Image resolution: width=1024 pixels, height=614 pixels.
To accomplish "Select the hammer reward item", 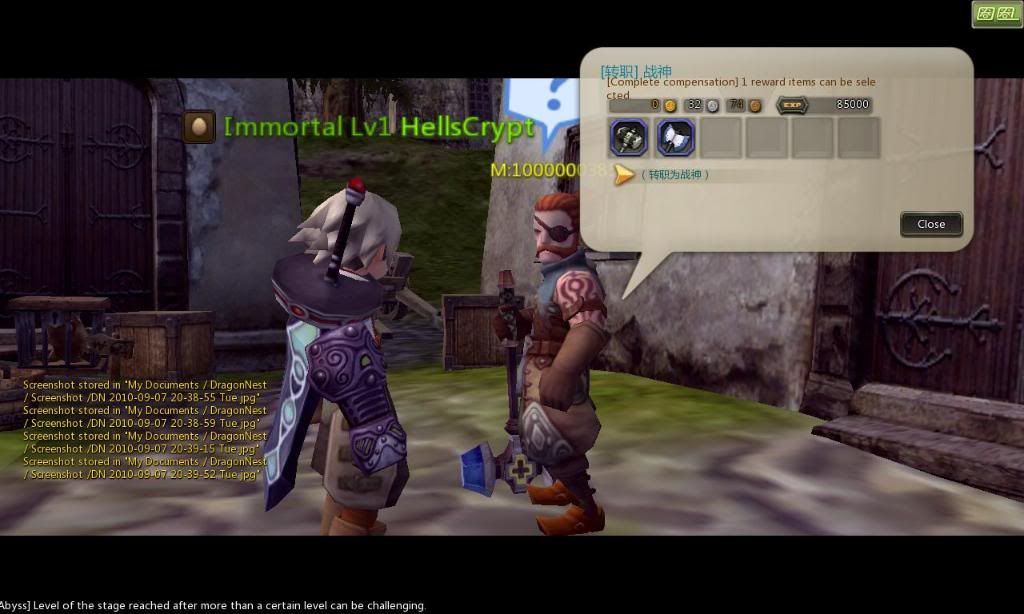I will point(629,138).
